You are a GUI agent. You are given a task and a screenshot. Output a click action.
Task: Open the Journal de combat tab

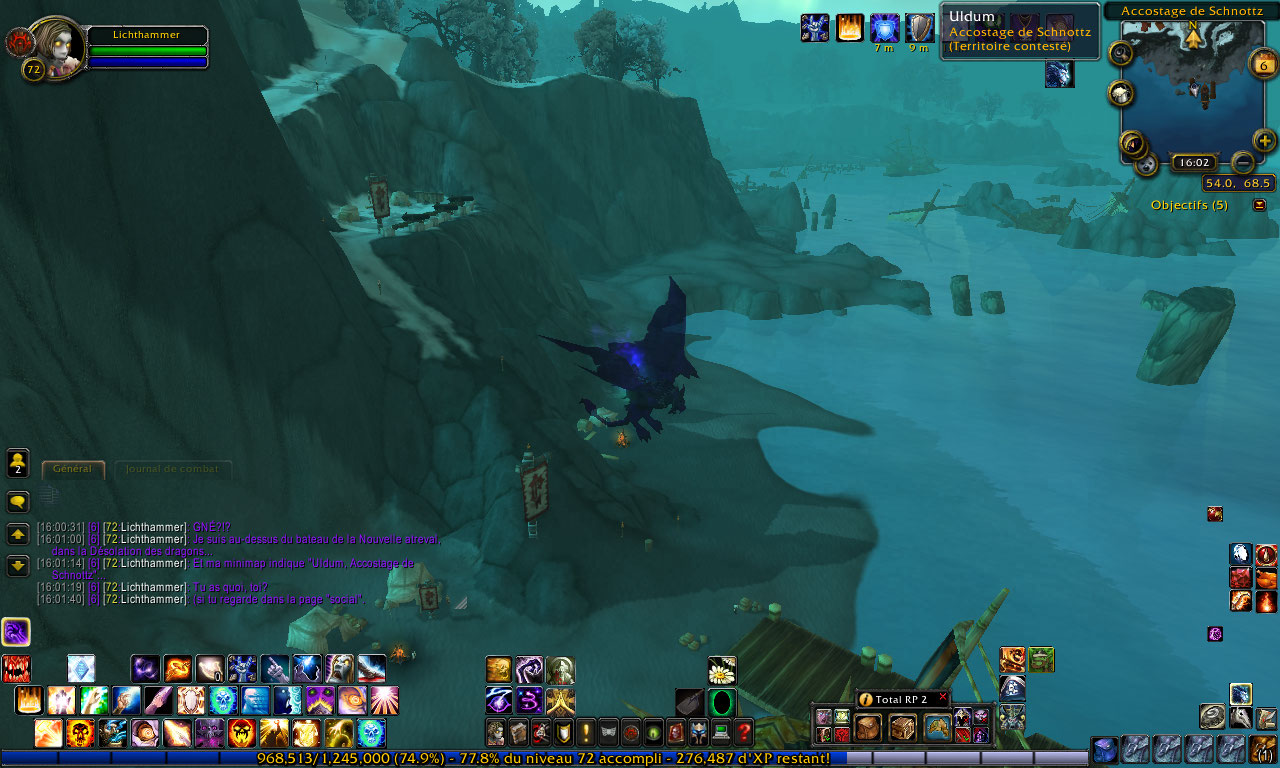point(173,469)
